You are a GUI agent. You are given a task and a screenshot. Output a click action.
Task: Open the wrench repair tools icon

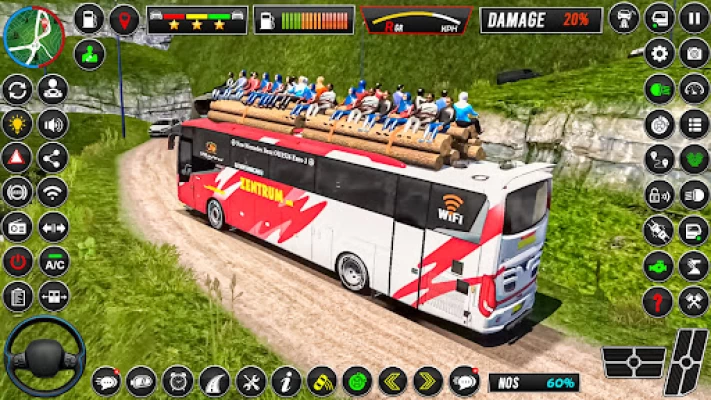(x=250, y=381)
